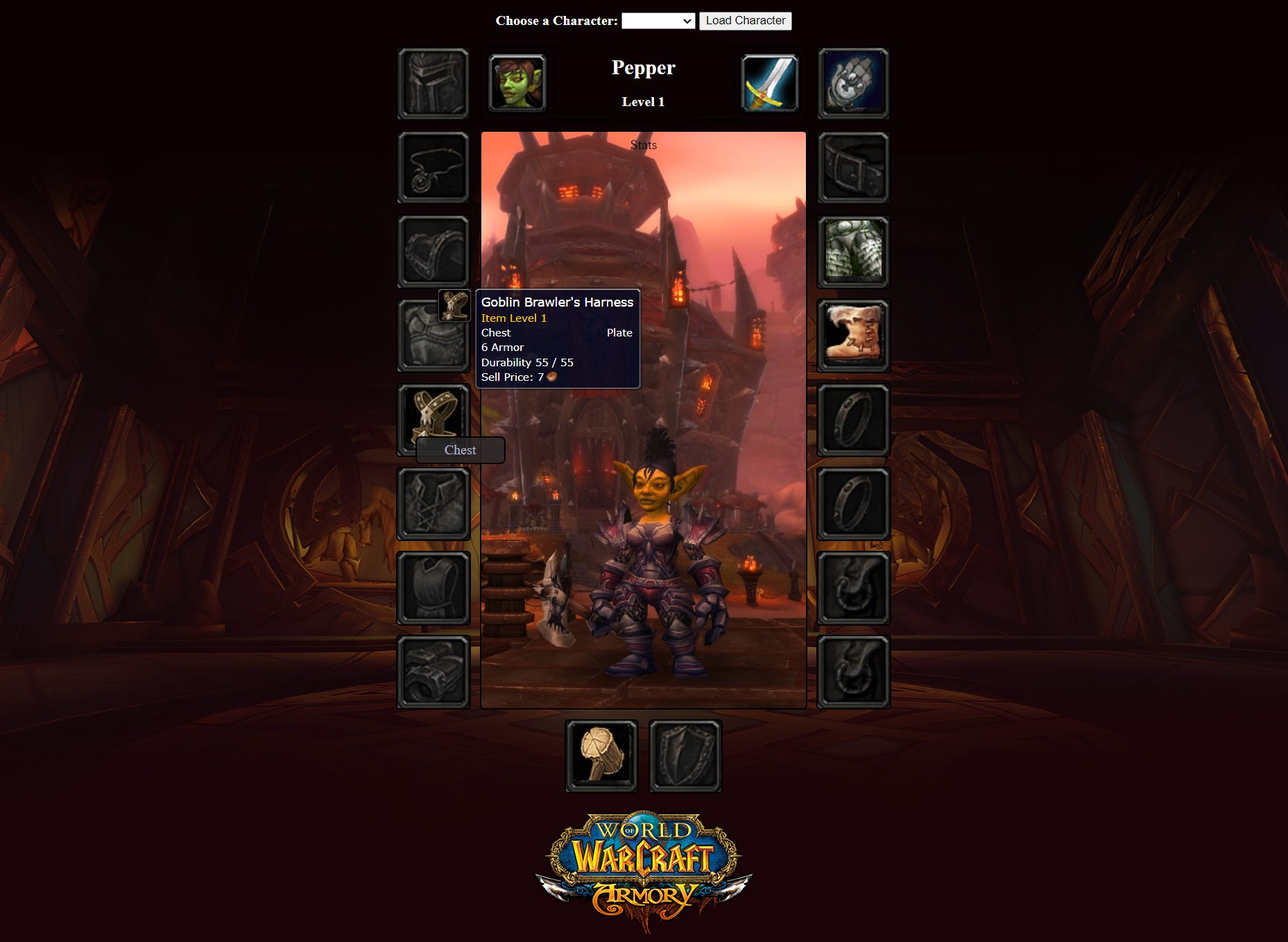
Task: Select the tabard slot
Action: tap(433, 587)
